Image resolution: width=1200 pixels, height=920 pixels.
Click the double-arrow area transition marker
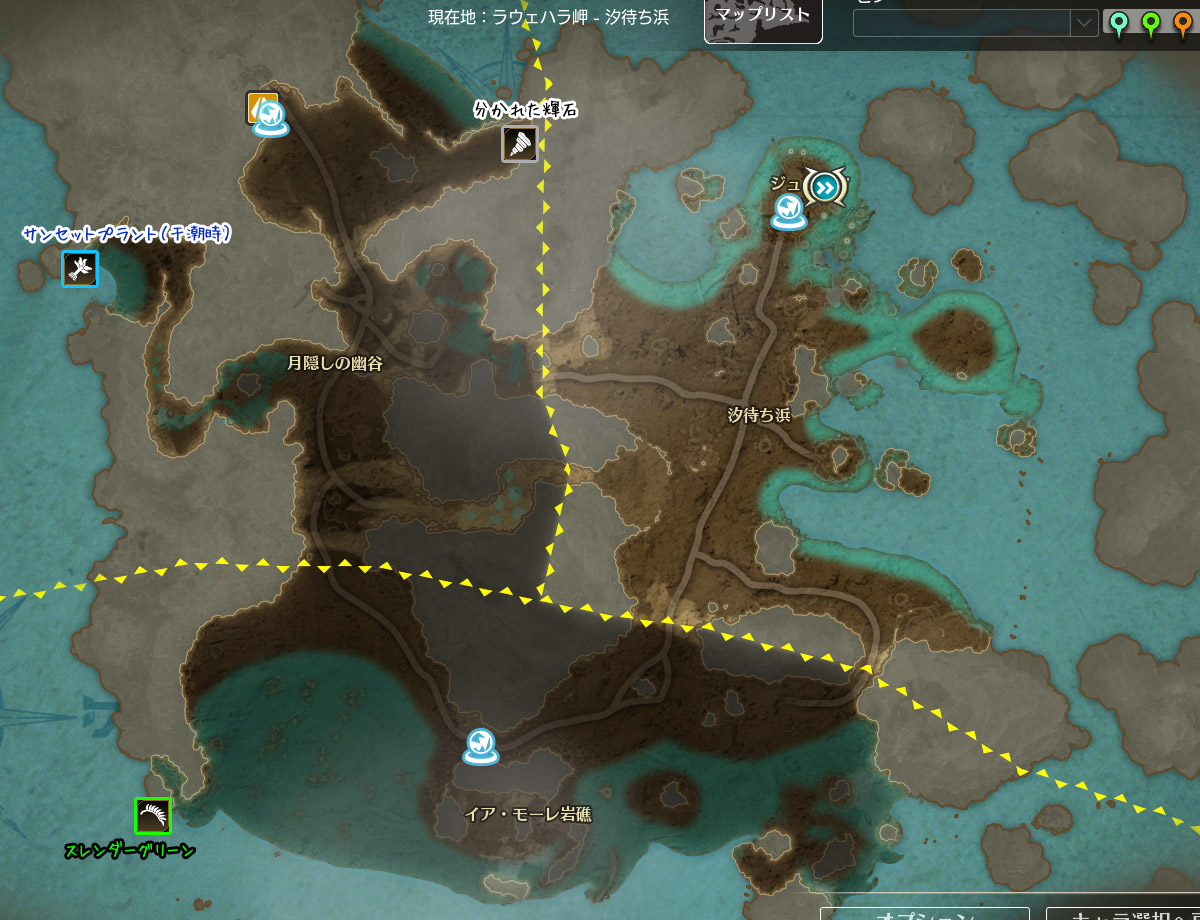click(825, 186)
